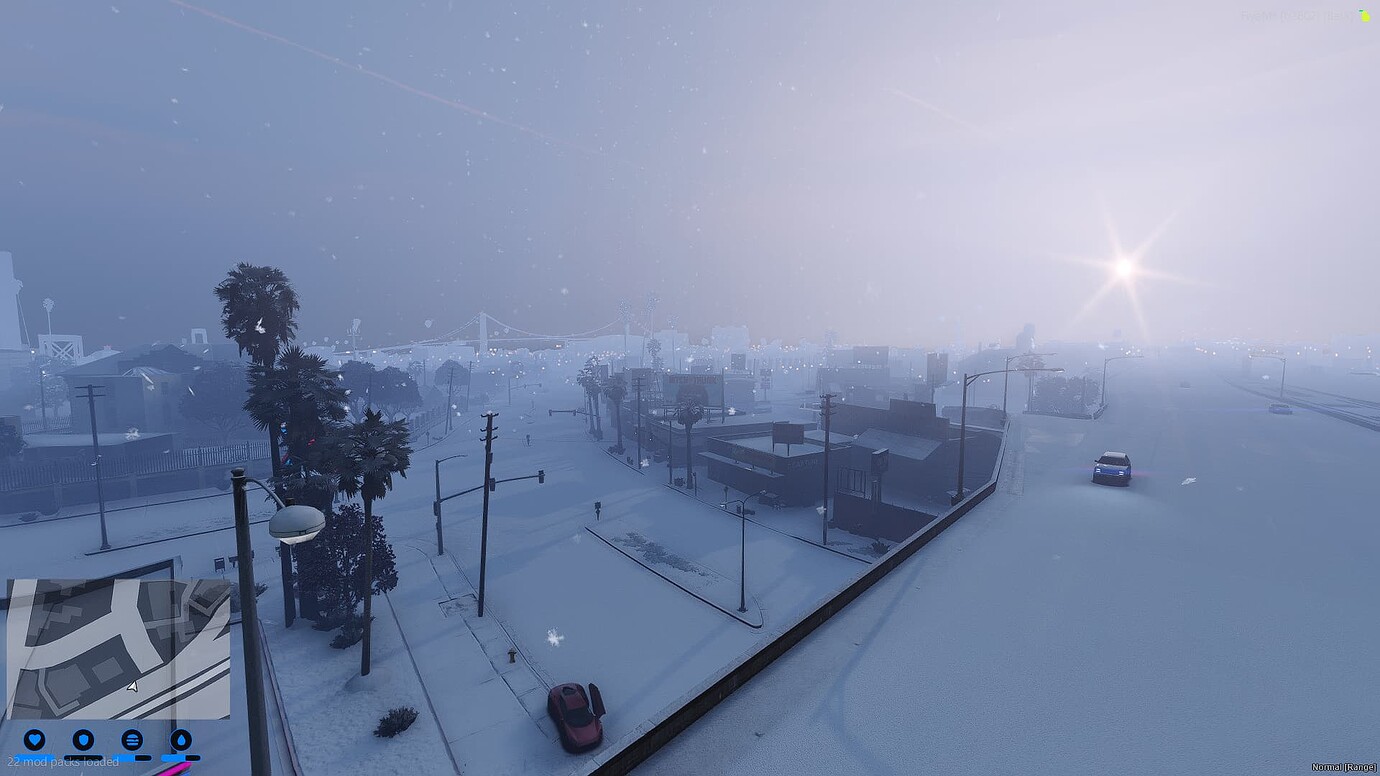The width and height of the screenshot is (1380, 776).
Task: Select the red car parked by the sidewalk
Action: click(575, 715)
